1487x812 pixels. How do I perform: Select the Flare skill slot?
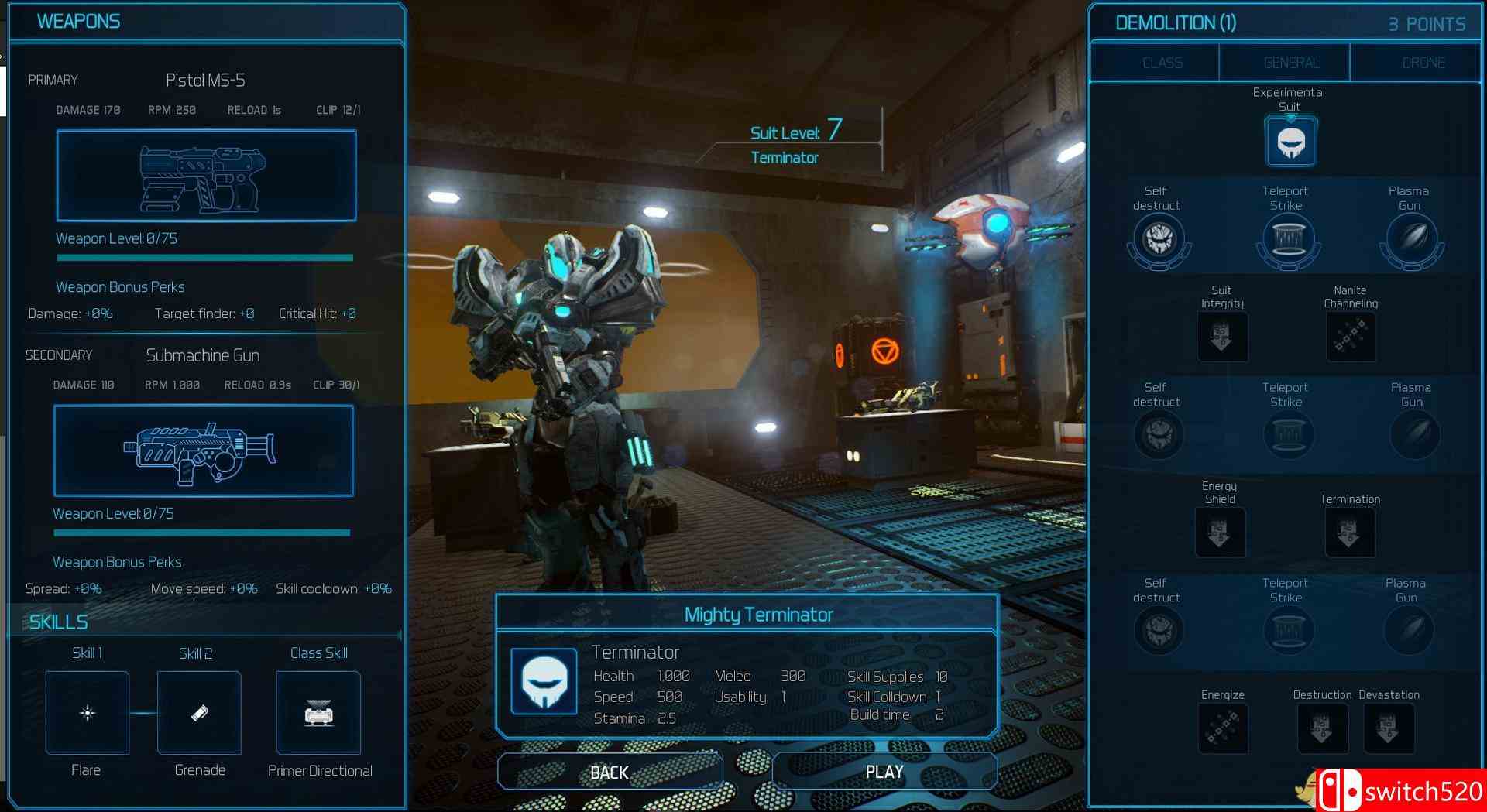[x=88, y=713]
